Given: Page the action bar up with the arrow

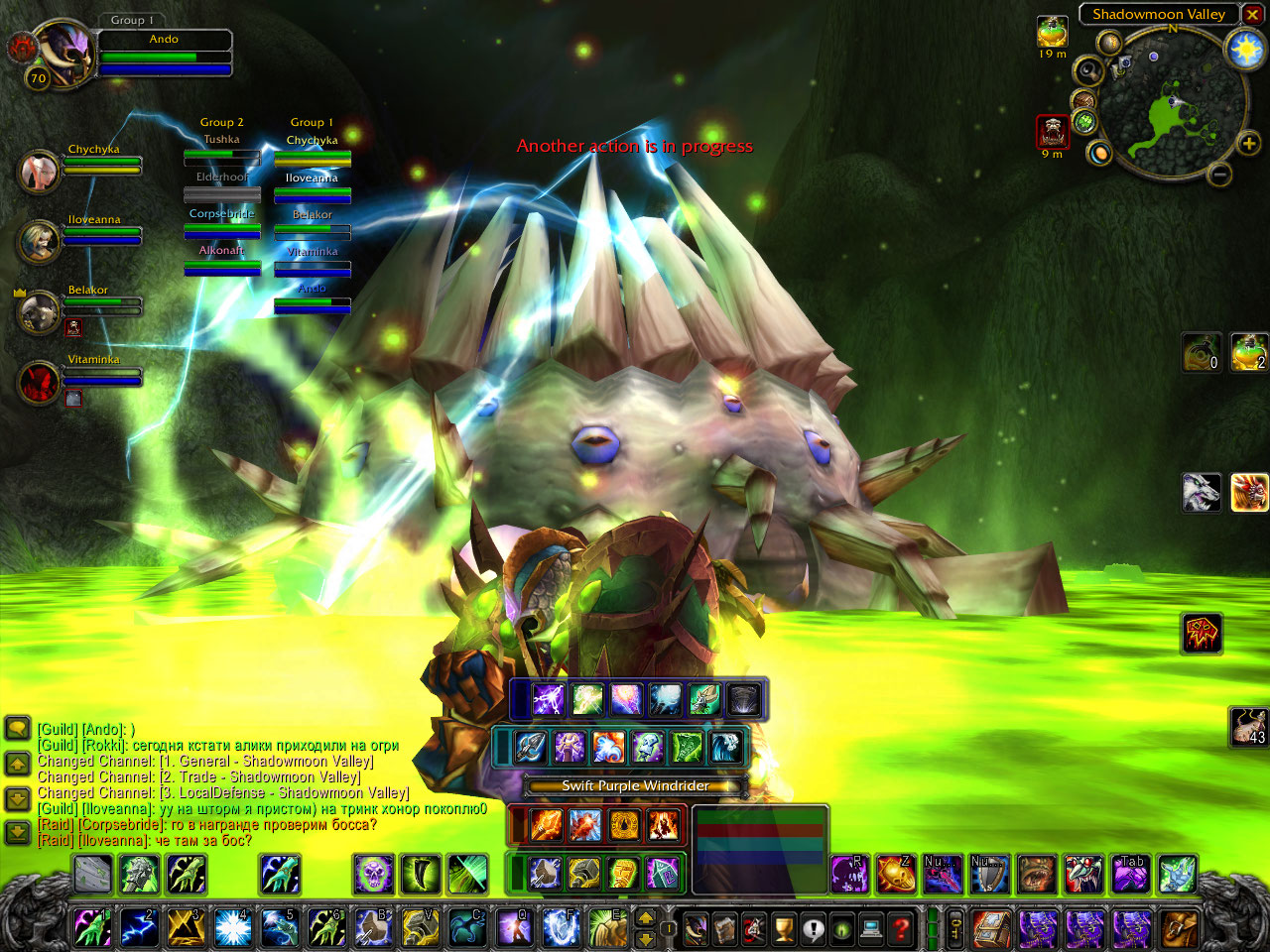Looking at the screenshot, I should [645, 918].
